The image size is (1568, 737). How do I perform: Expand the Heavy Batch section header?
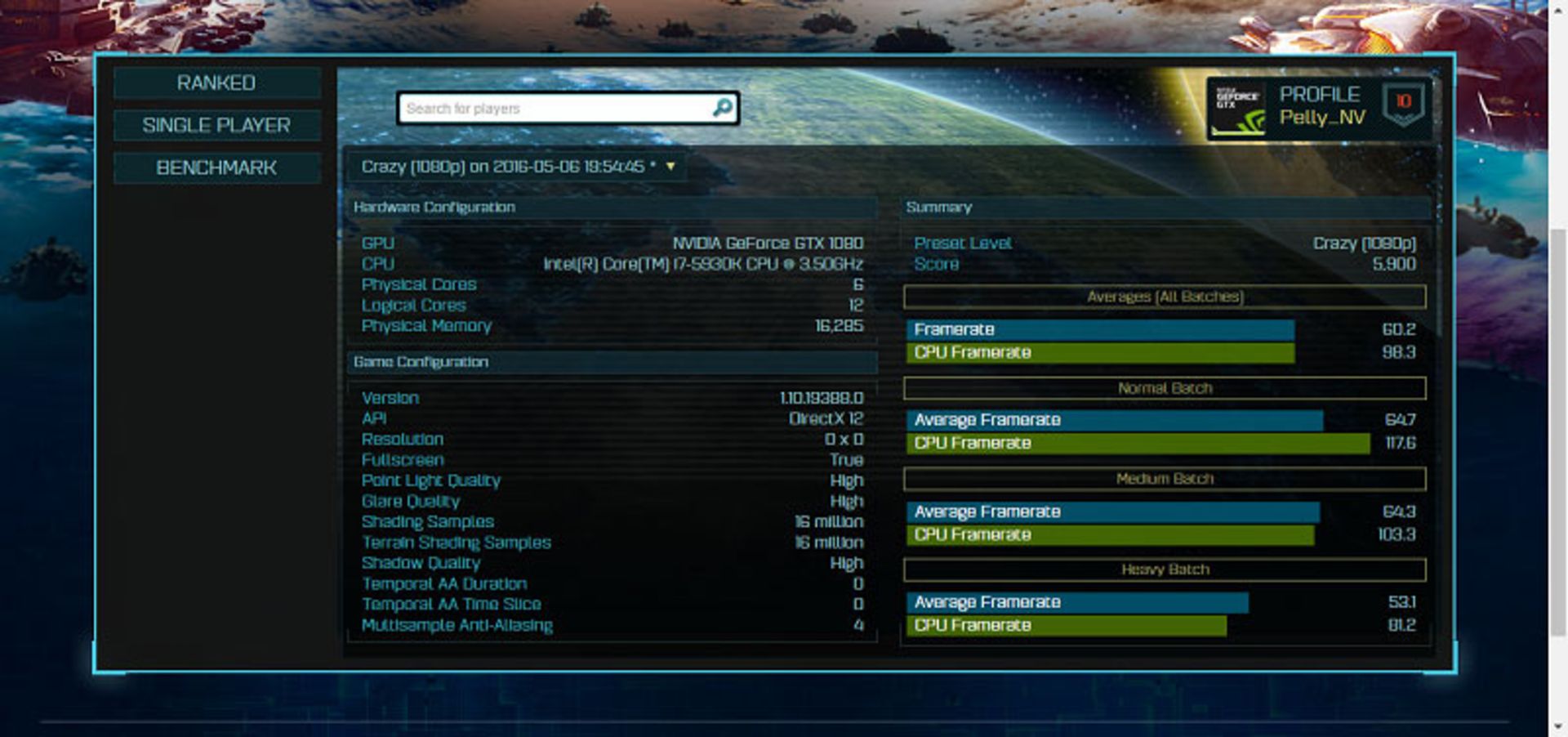pyautogui.click(x=1166, y=569)
